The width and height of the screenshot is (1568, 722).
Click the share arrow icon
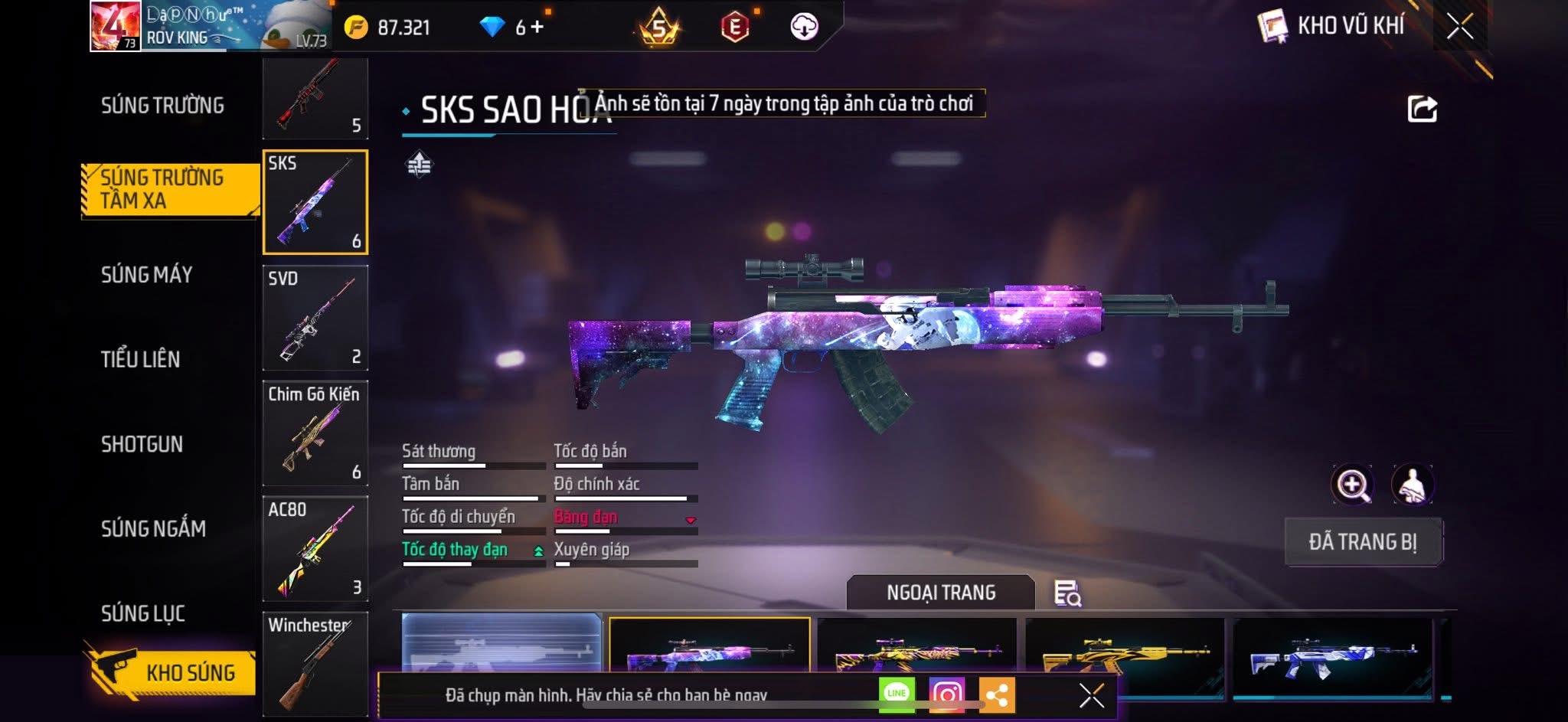coord(1422,109)
